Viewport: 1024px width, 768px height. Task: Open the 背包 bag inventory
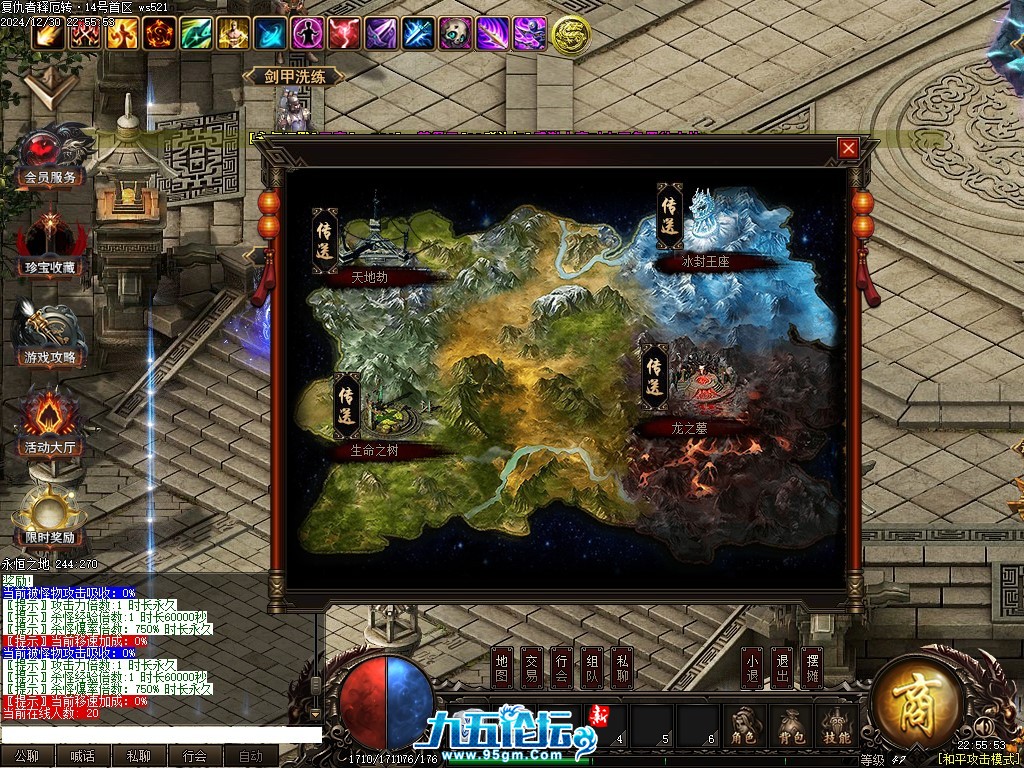pyautogui.click(x=789, y=727)
